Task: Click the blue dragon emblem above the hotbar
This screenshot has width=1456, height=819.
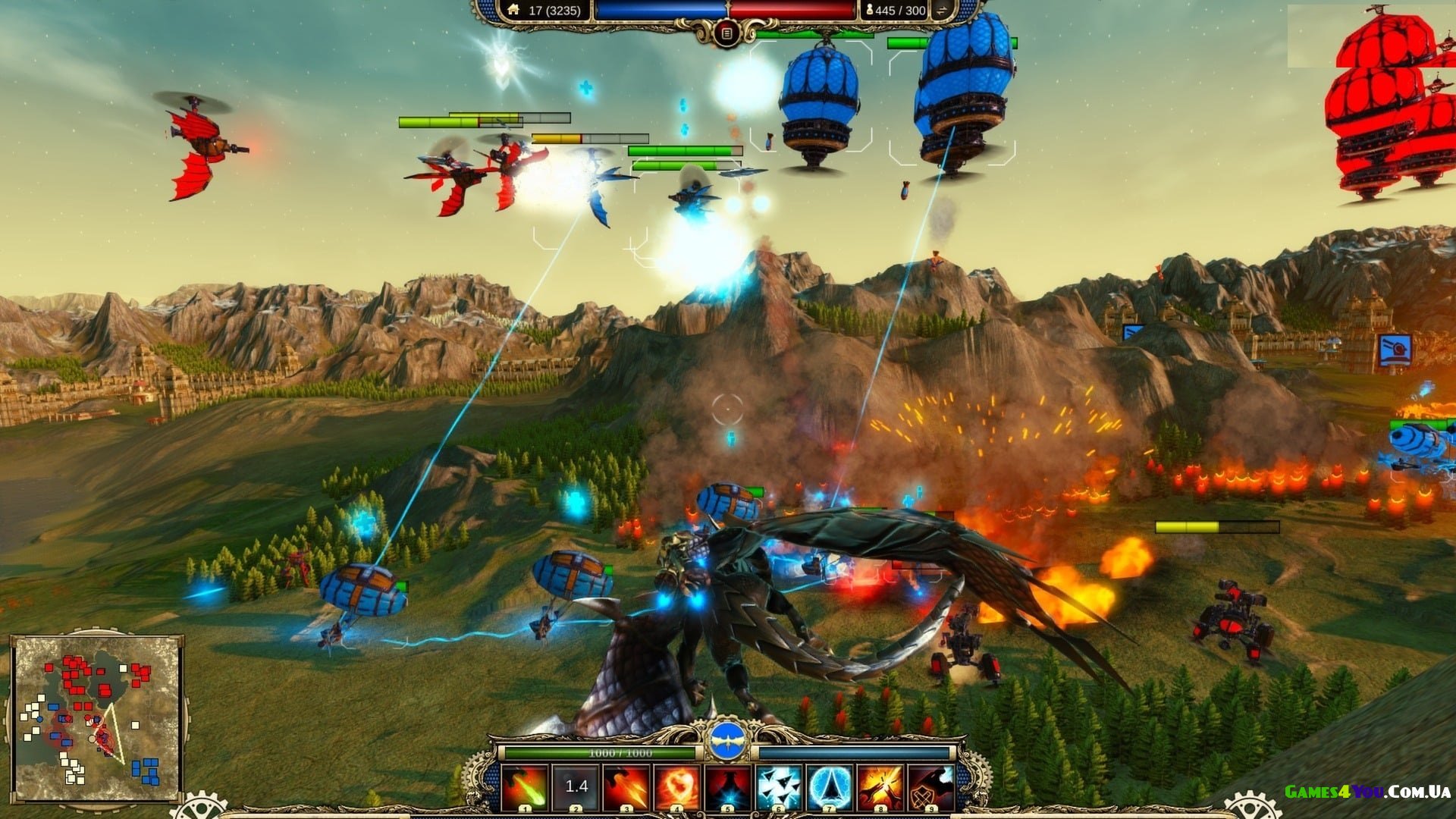Action: 728,741
